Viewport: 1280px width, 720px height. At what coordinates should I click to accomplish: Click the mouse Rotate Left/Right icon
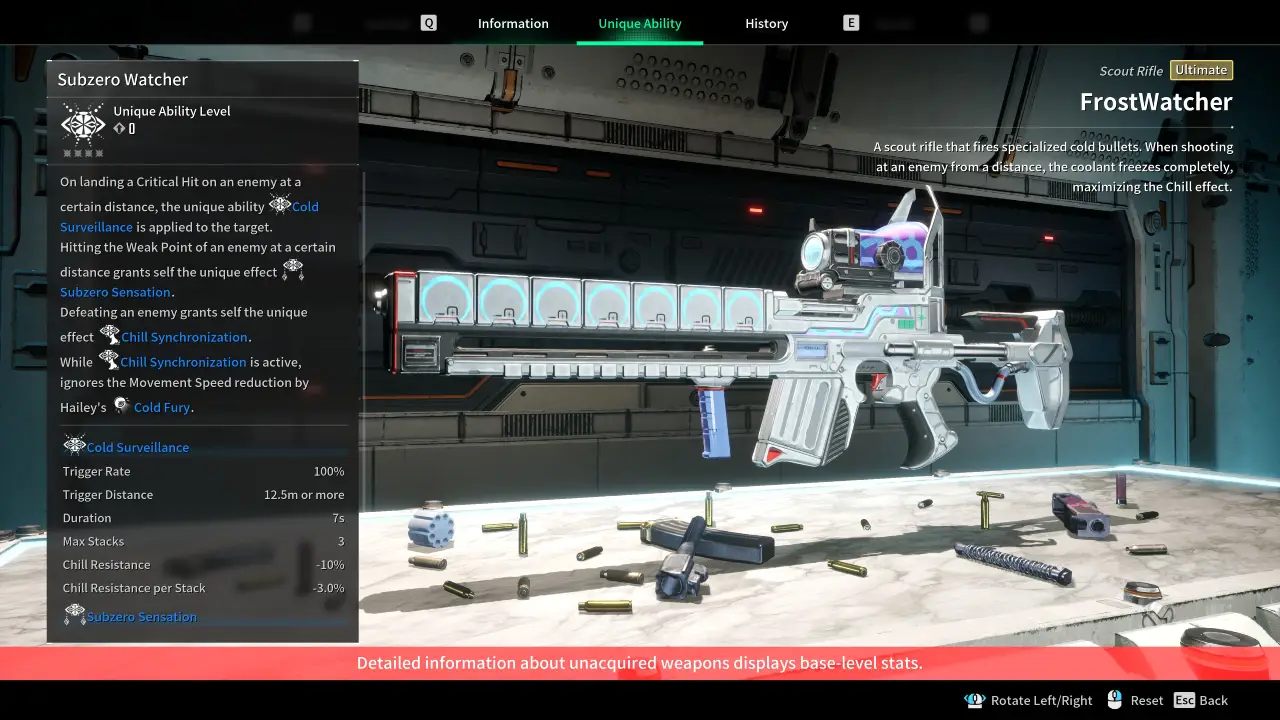[x=975, y=700]
